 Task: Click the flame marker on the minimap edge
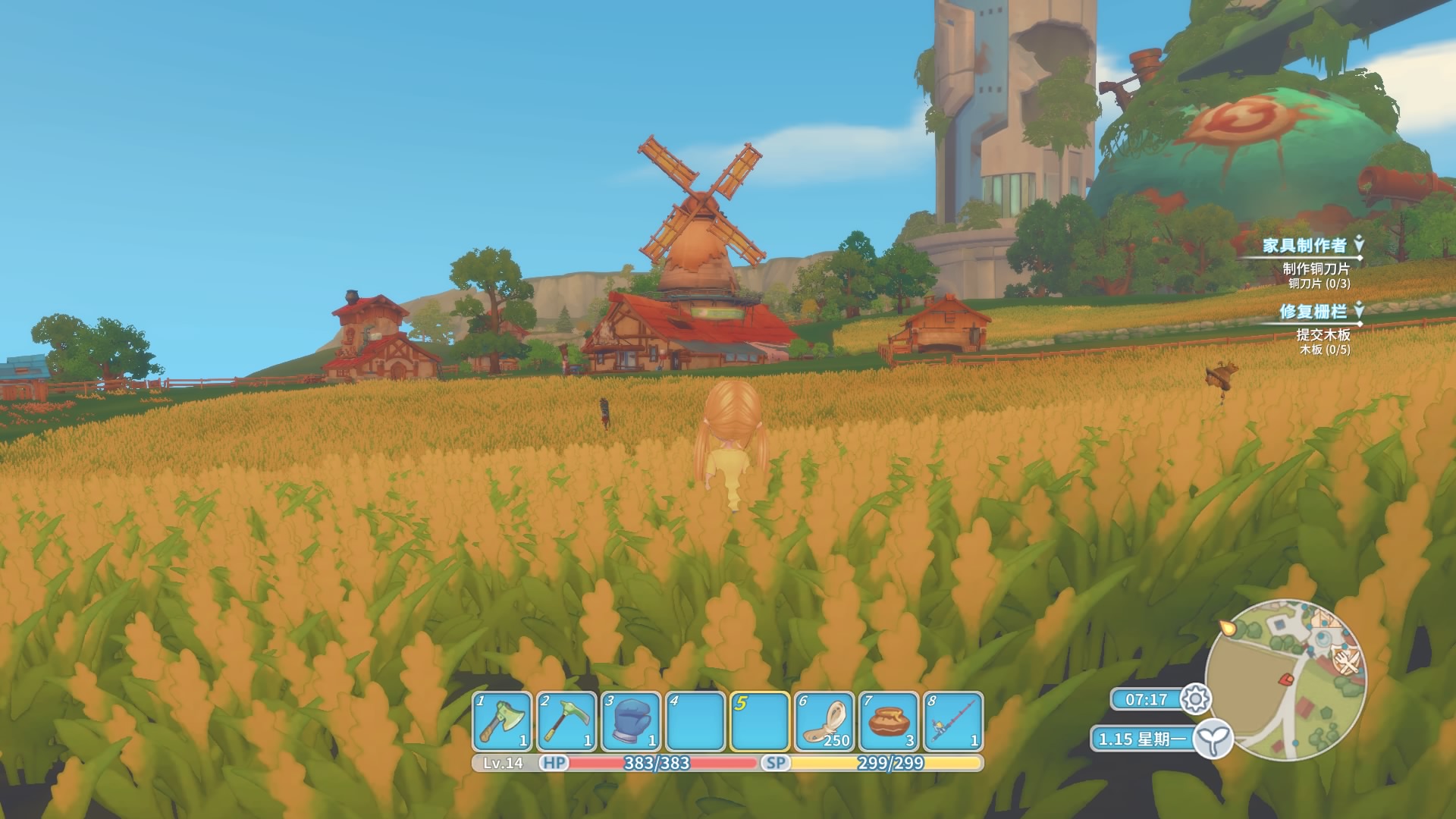[x=1225, y=629]
